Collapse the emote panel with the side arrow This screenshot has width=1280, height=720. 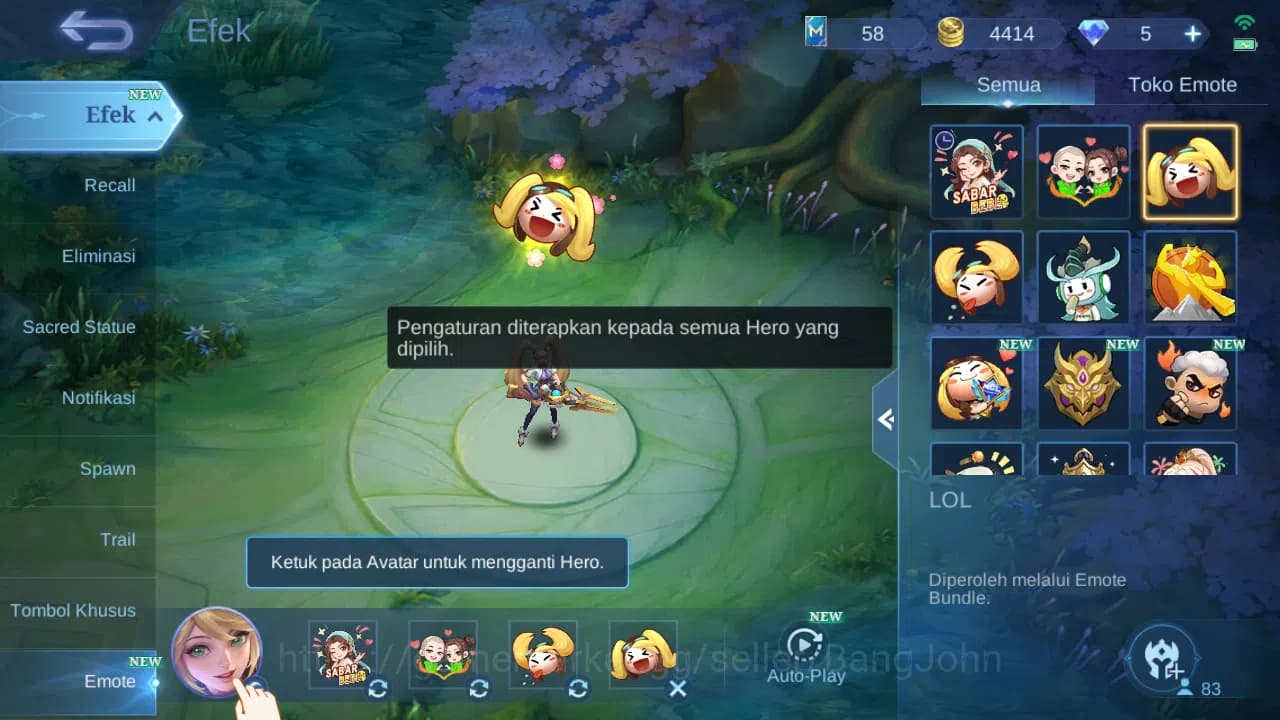(884, 420)
